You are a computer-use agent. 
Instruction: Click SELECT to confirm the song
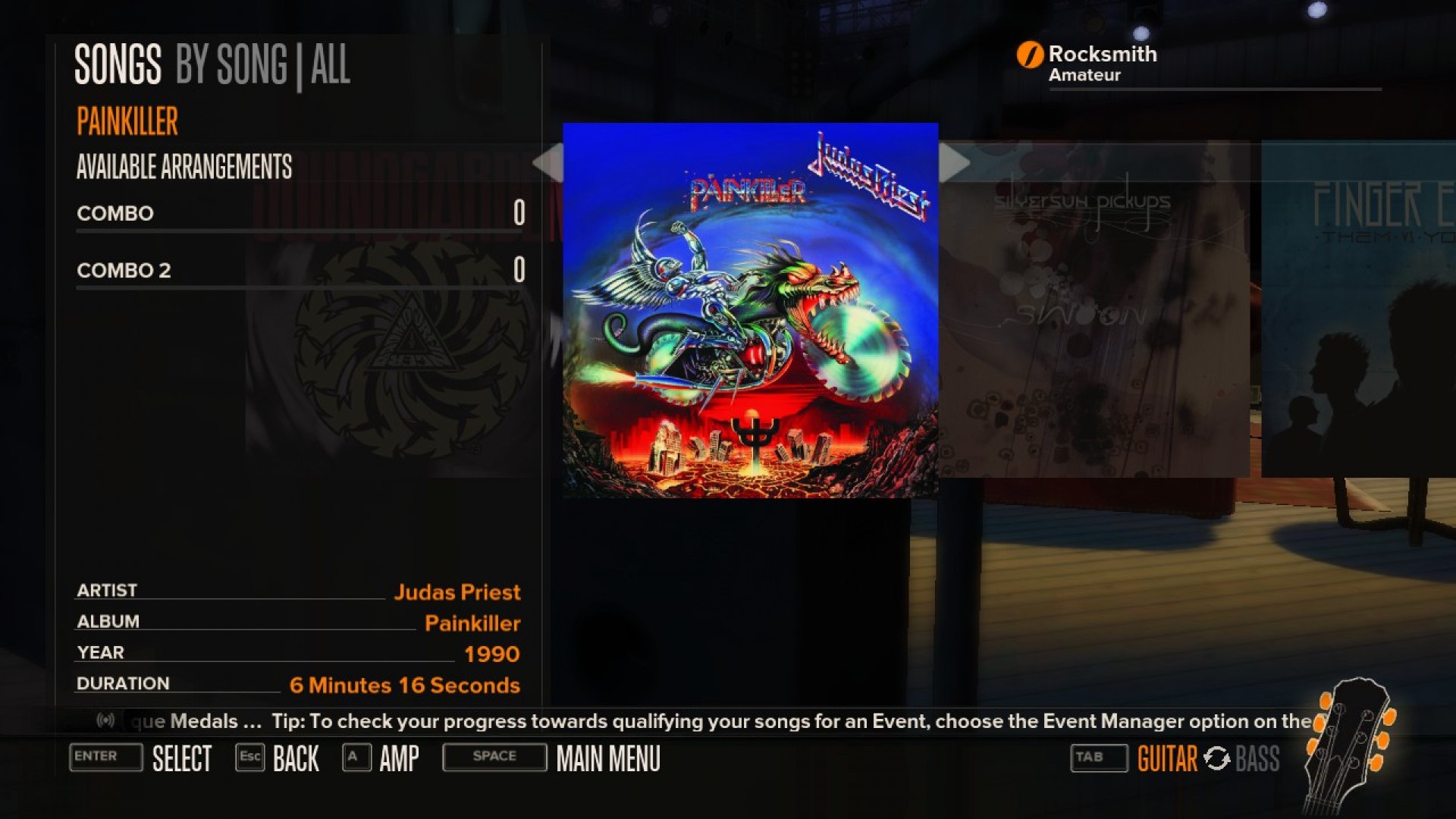182,758
